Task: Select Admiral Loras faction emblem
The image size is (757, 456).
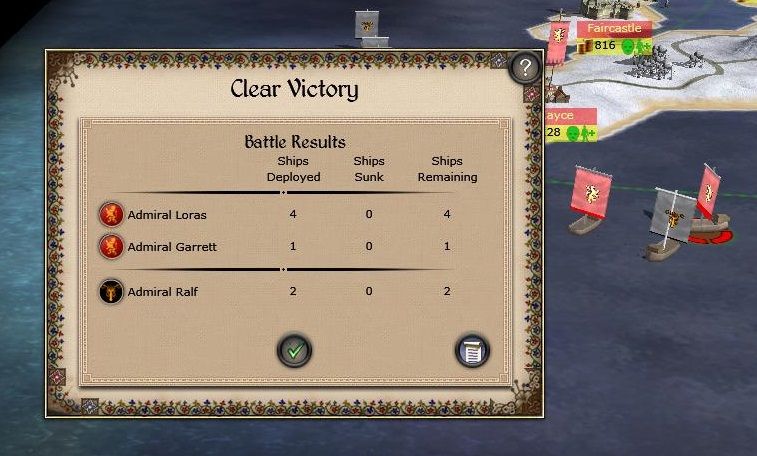Action: coord(111,214)
